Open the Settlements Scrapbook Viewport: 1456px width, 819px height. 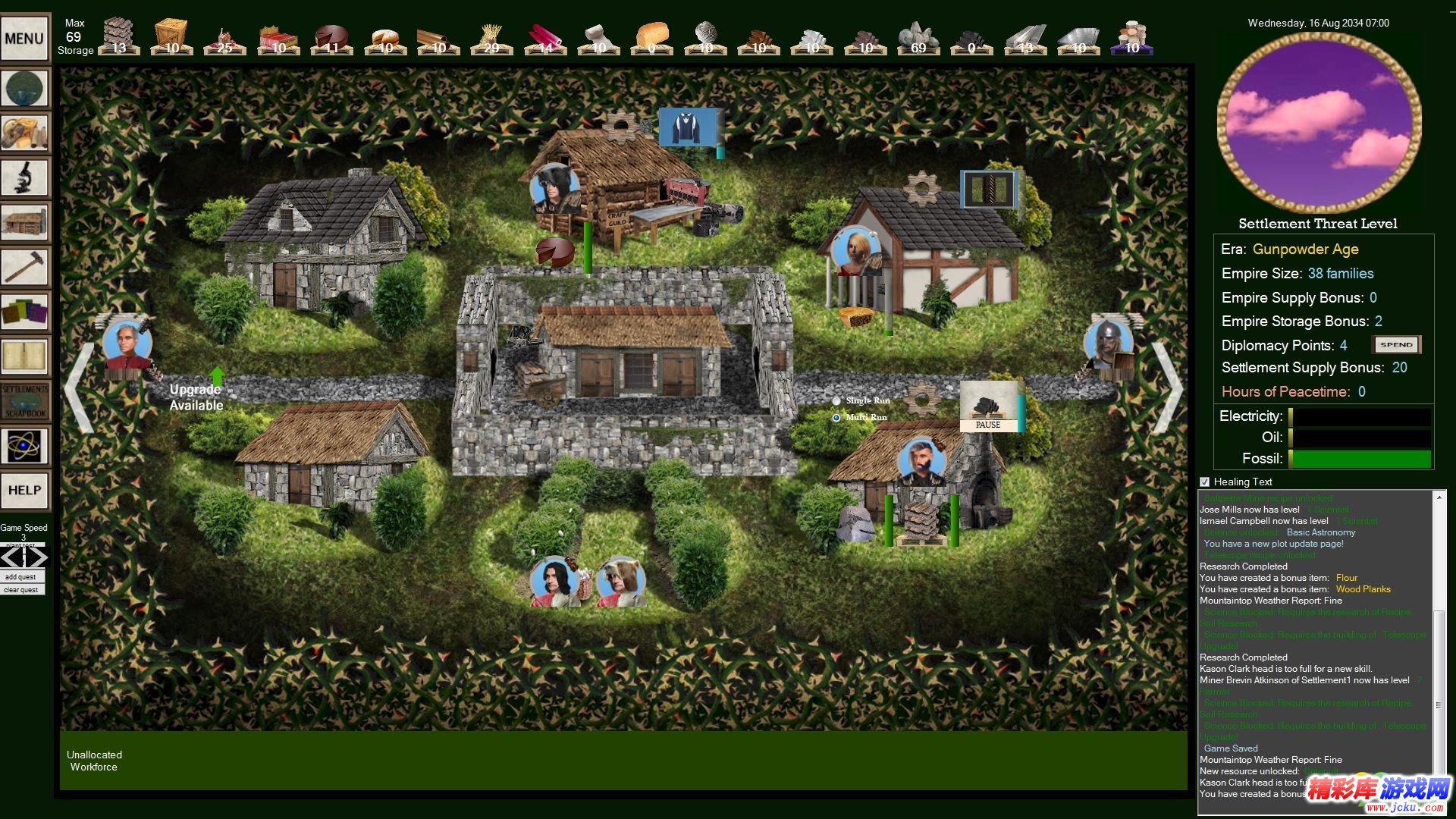tap(25, 401)
